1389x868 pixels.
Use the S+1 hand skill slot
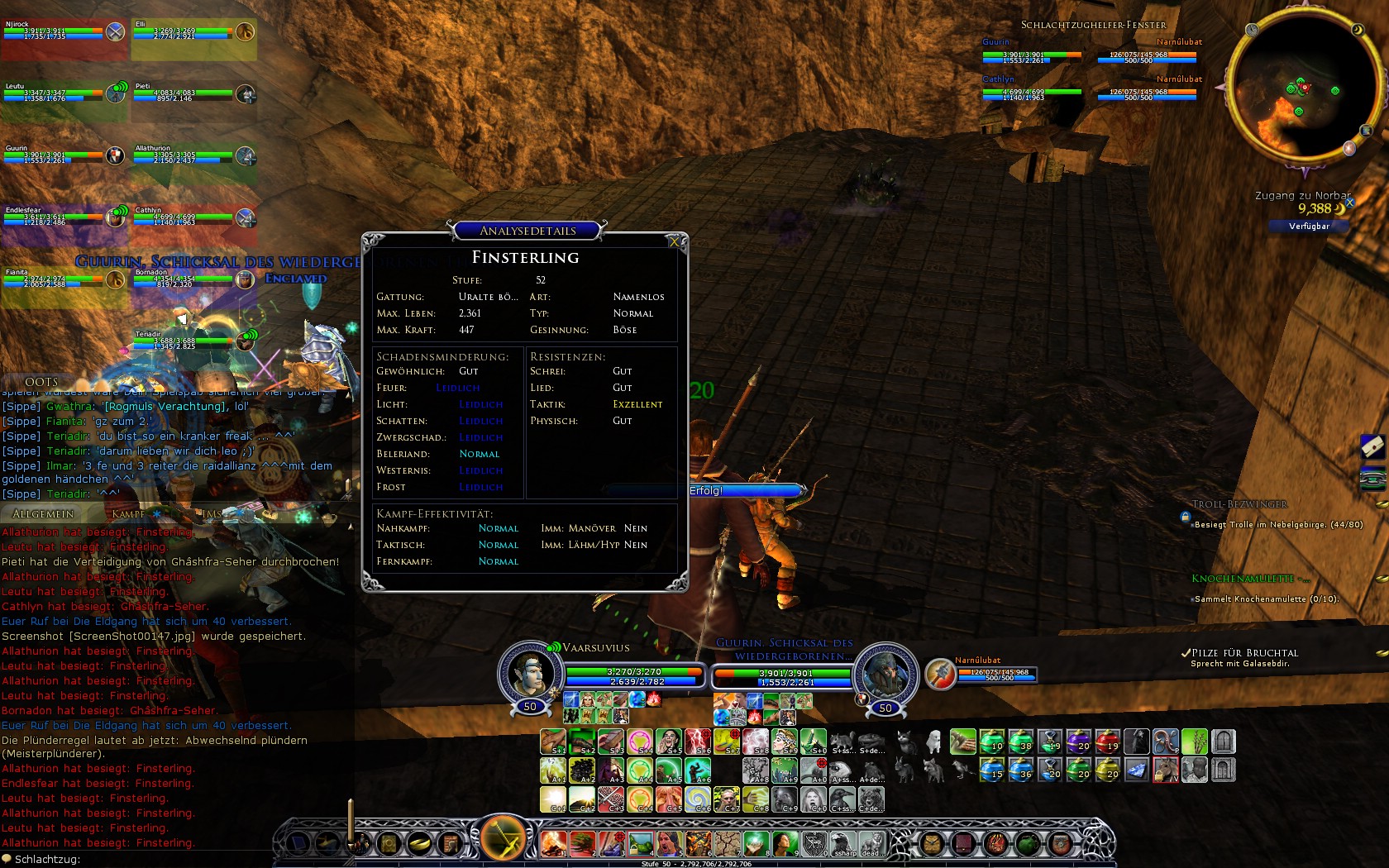point(553,742)
